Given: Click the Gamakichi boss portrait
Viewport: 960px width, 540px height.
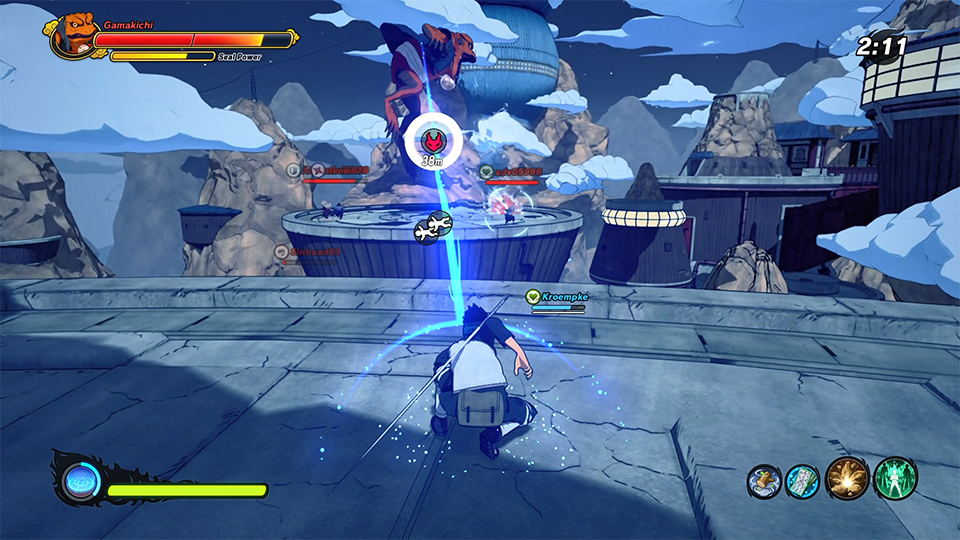Looking at the screenshot, I should (x=74, y=36).
